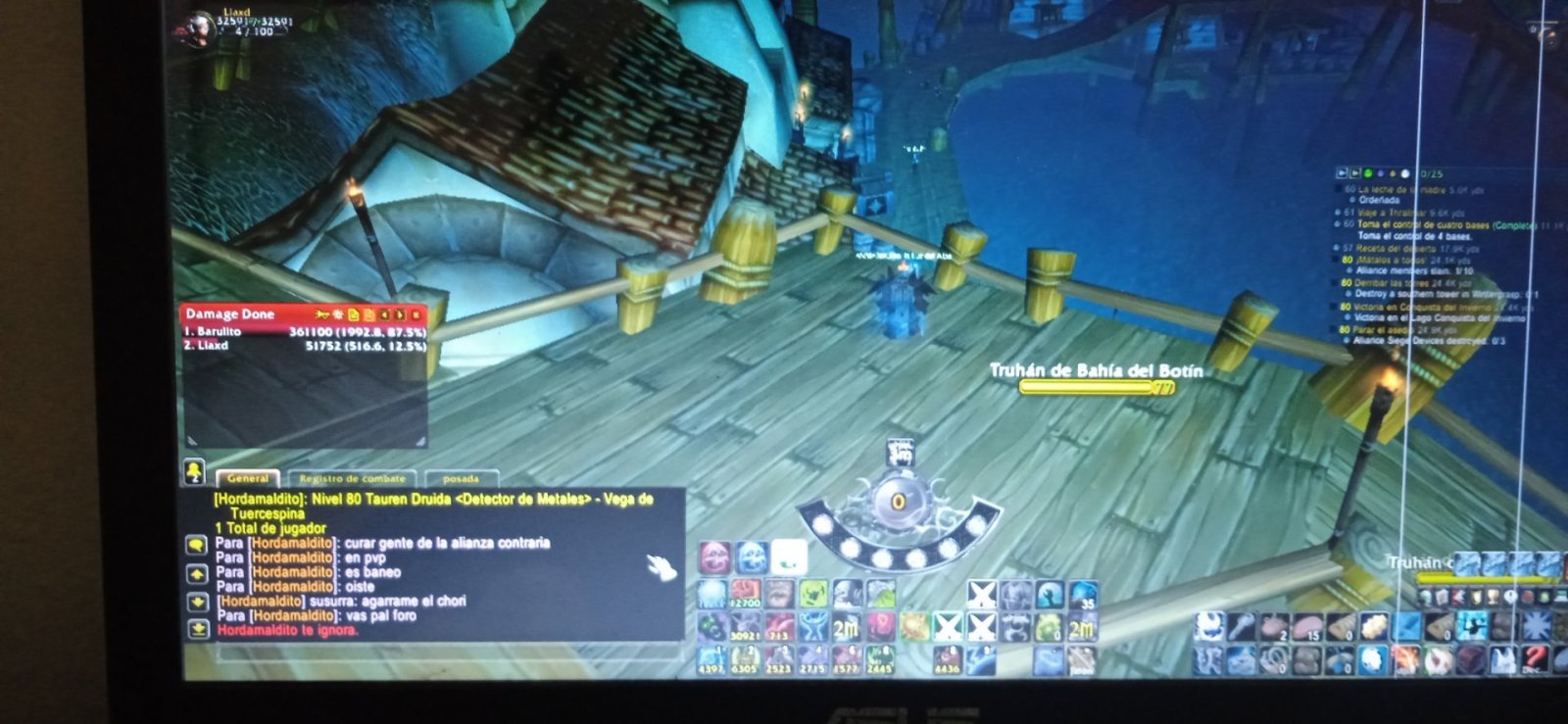Viewport: 1568px width, 724px height.
Task: Use the ability showing 12700
Action: 746,595
